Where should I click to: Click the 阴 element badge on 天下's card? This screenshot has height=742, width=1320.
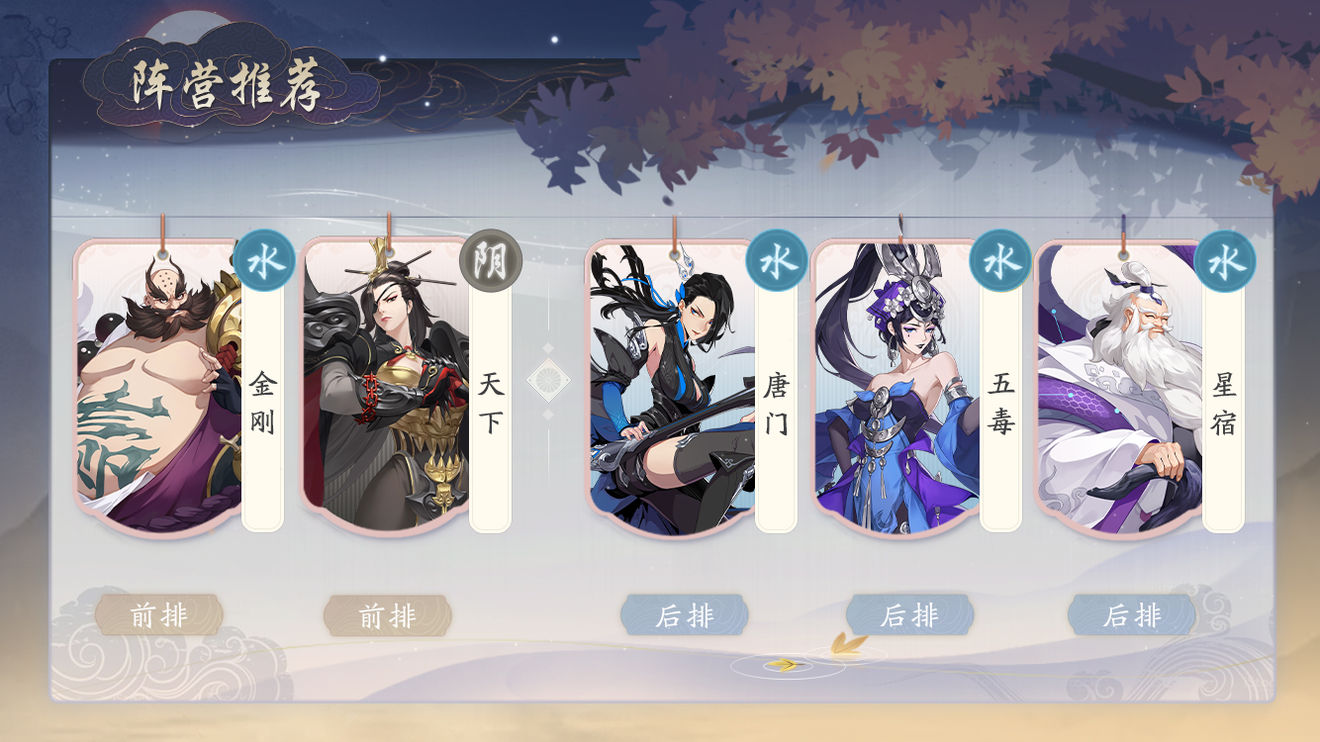click(x=488, y=261)
